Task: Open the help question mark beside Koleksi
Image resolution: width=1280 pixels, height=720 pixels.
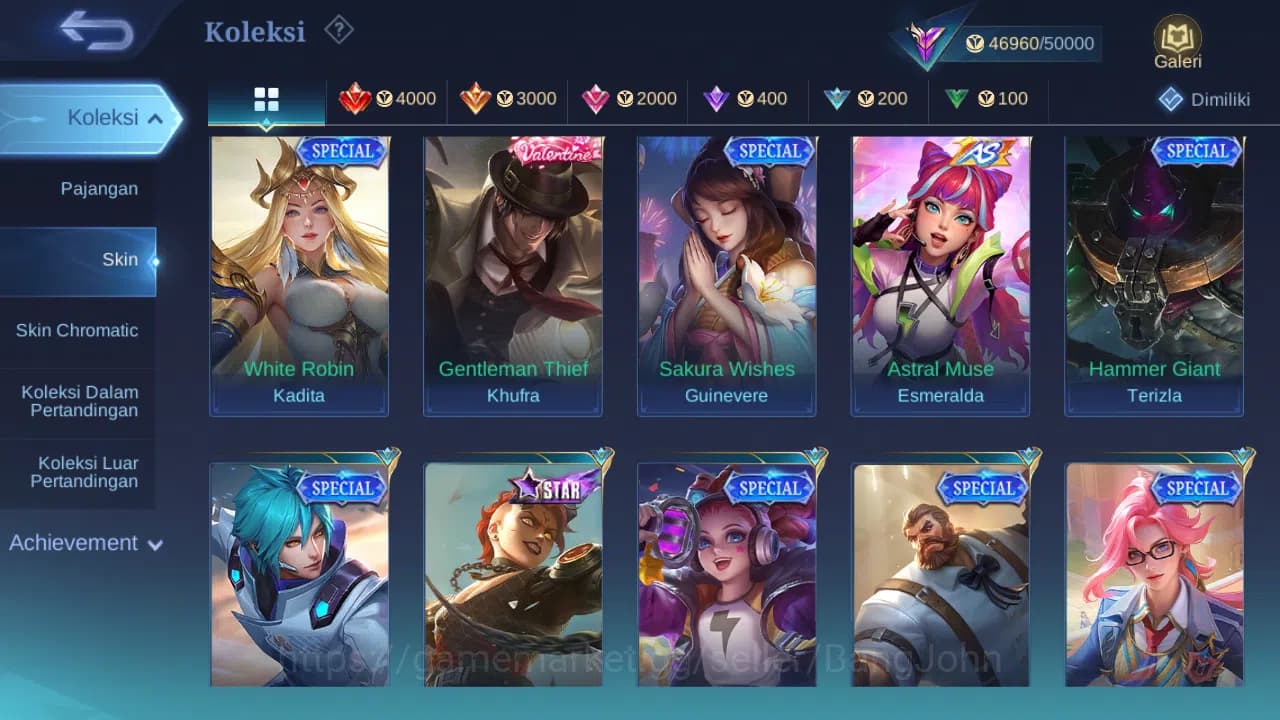Action: tap(338, 30)
